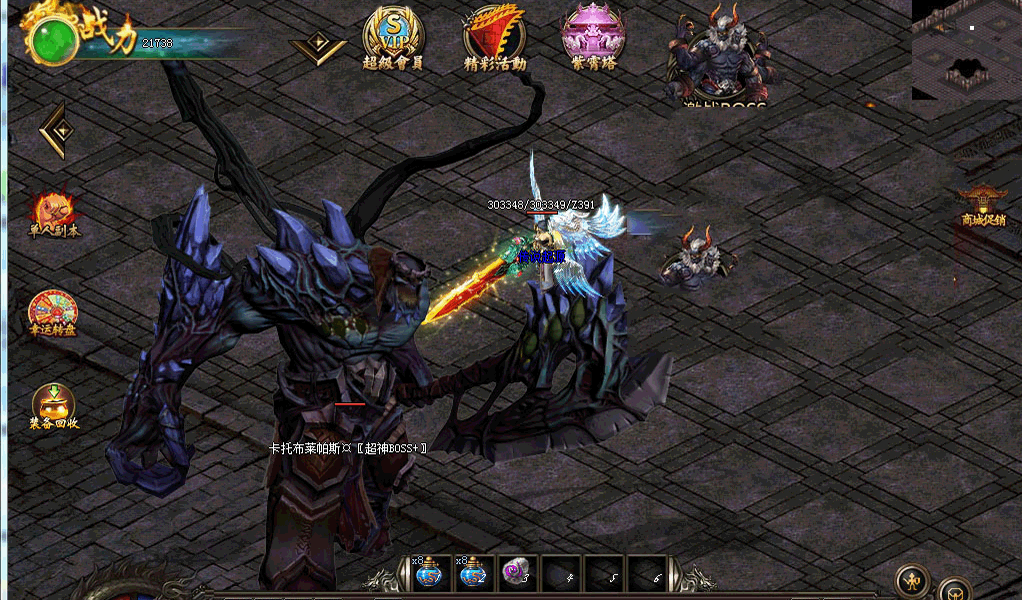Use the blue potion in hotbar slot 1

click(429, 574)
